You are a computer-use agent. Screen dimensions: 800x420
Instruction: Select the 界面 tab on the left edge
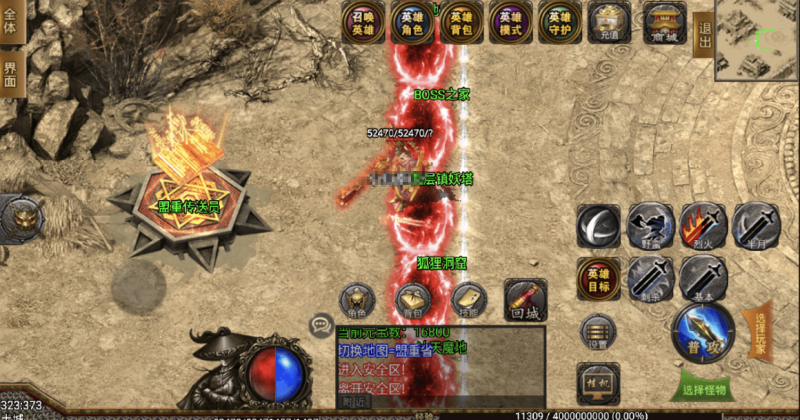(11, 75)
